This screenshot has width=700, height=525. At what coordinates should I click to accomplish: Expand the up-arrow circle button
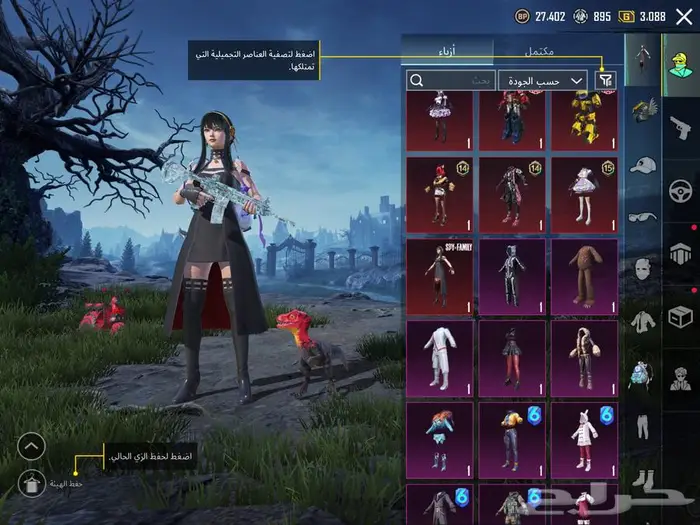(31, 446)
